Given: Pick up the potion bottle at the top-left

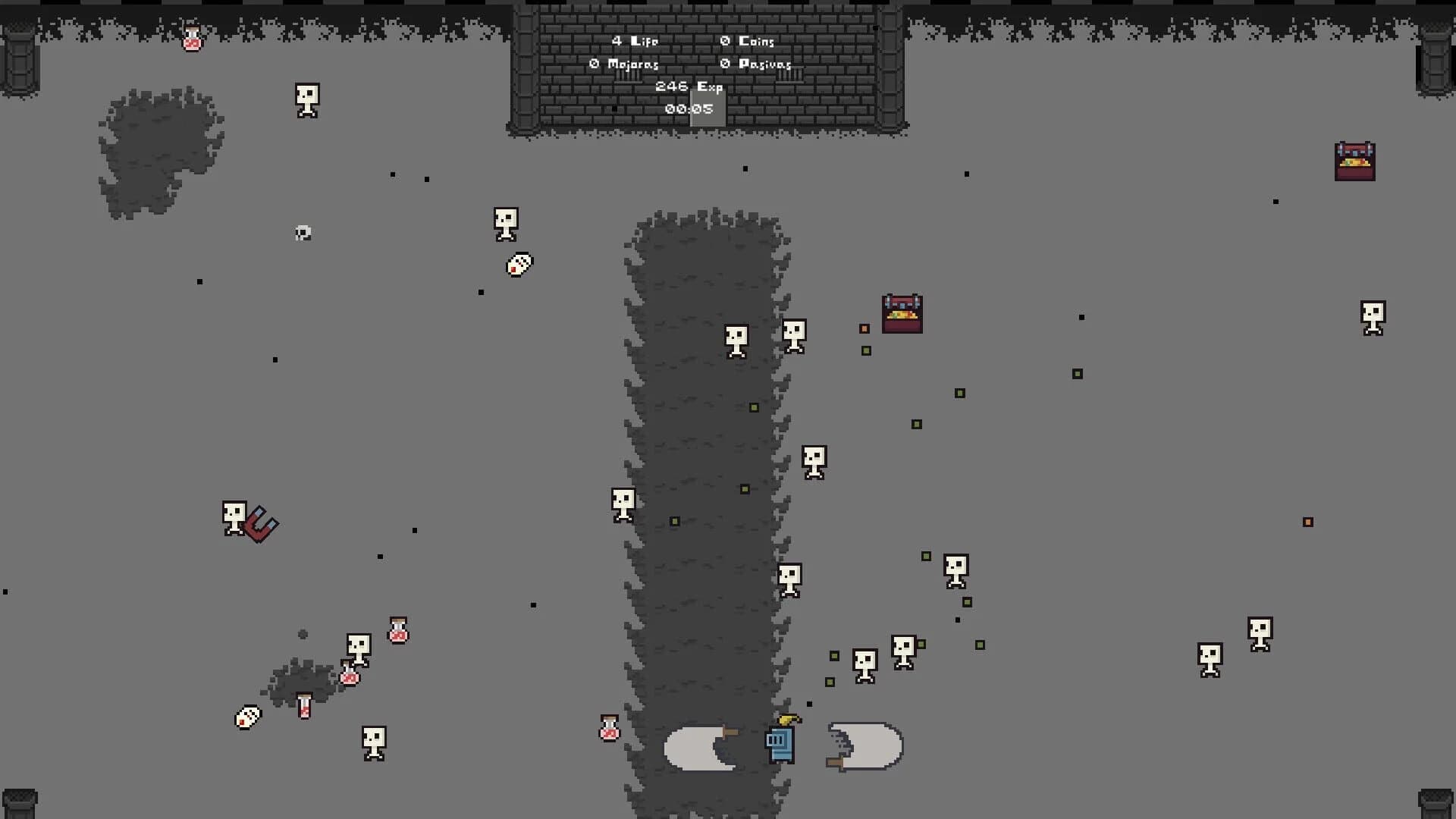Looking at the screenshot, I should tap(190, 39).
